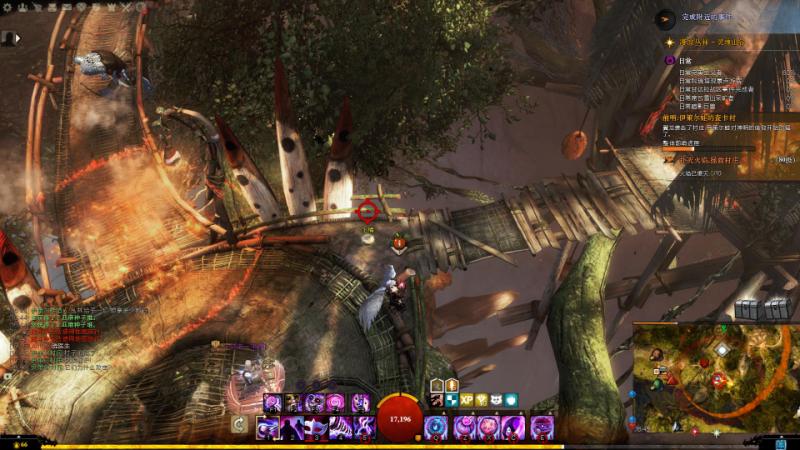
Task: Open the chat log panel
Action: [x=60, y=340]
